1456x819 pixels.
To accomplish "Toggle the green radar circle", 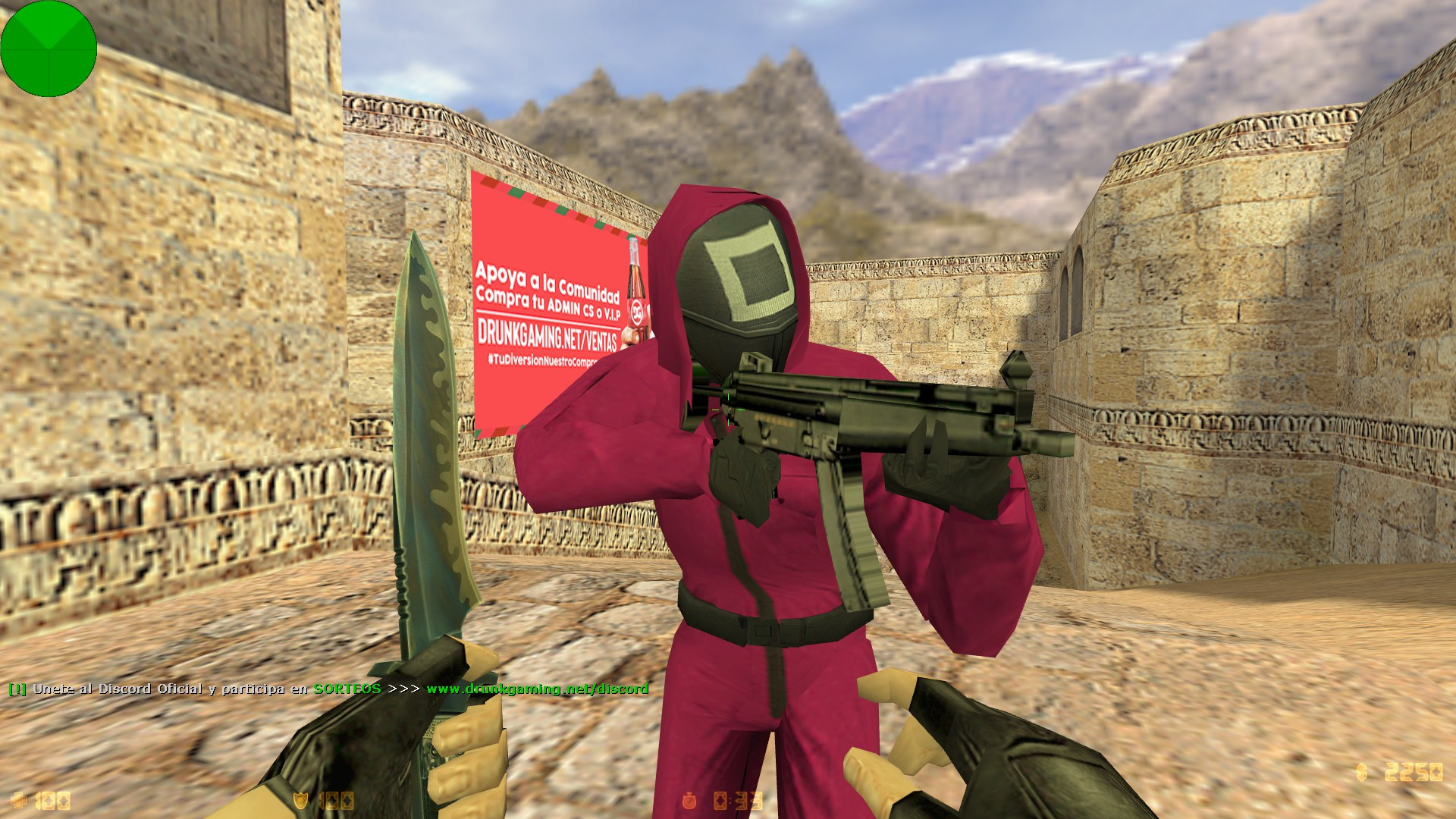I will point(49,49).
